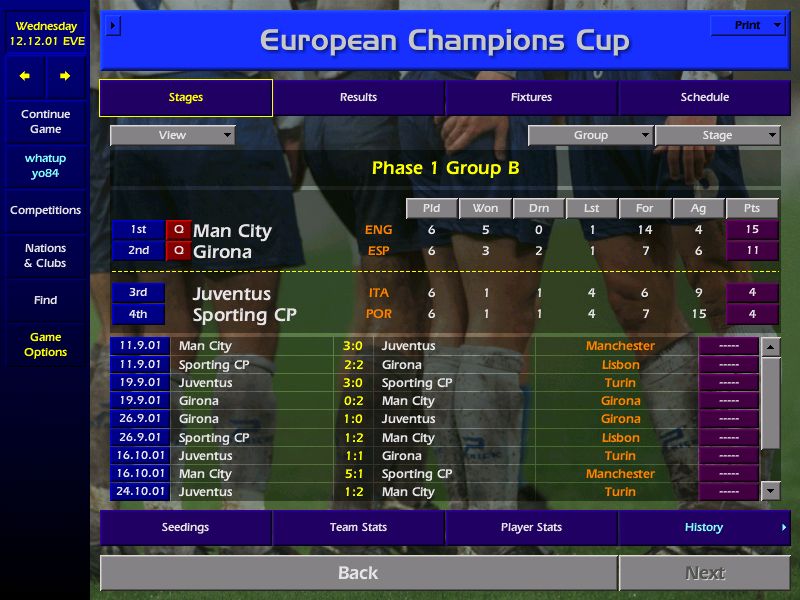Open the Stage dropdown
This screenshot has height=600, width=800.
[x=717, y=135]
